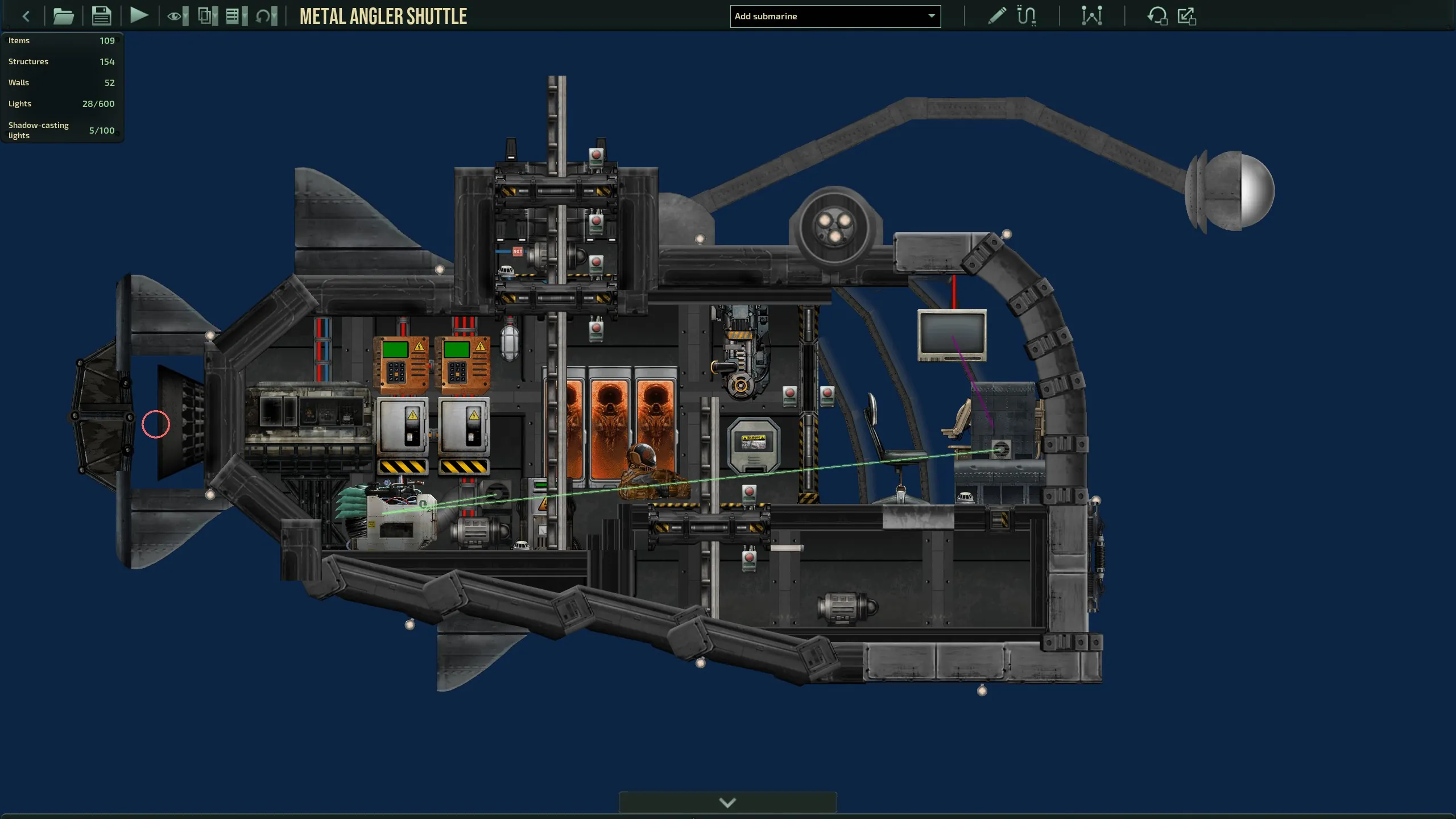Open the overlapping squares layer menu
This screenshot has width=1456, height=819.
tap(207, 16)
